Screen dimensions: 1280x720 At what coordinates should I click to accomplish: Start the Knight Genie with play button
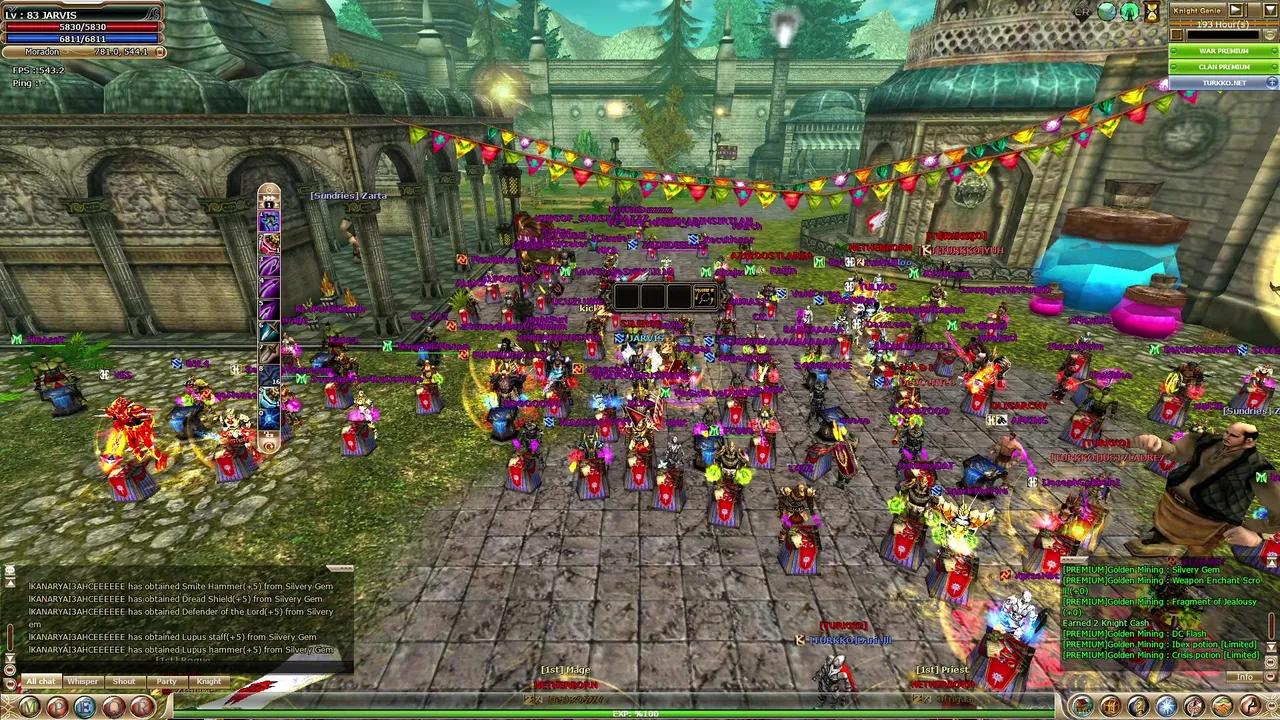point(1235,10)
